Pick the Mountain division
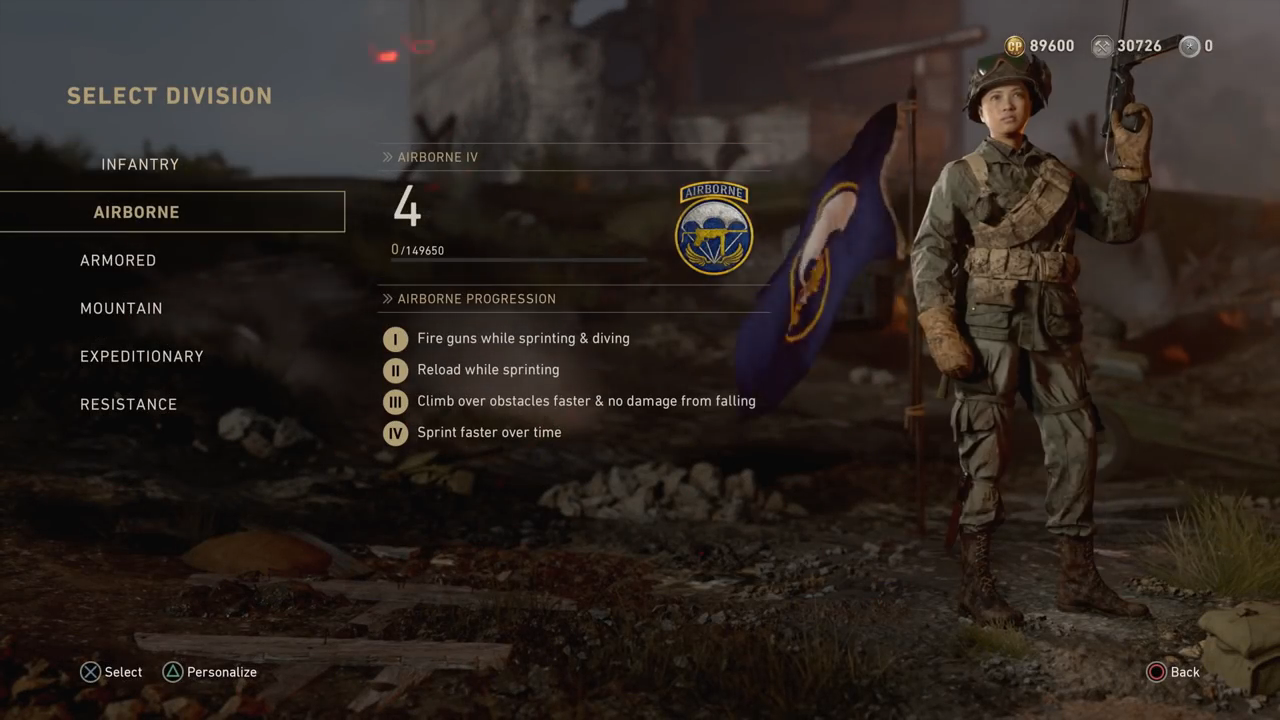1280x720 pixels. coord(121,308)
